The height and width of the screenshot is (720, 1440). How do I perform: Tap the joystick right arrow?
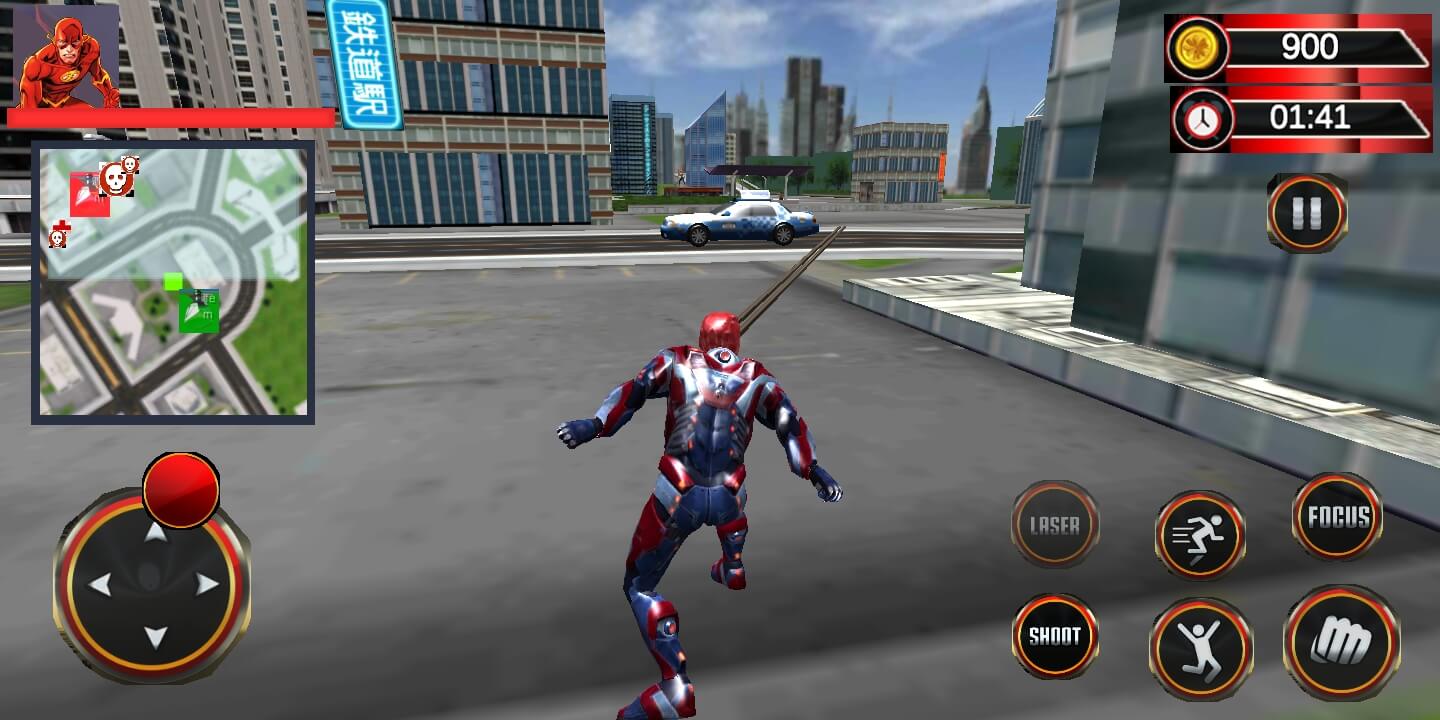click(x=207, y=585)
